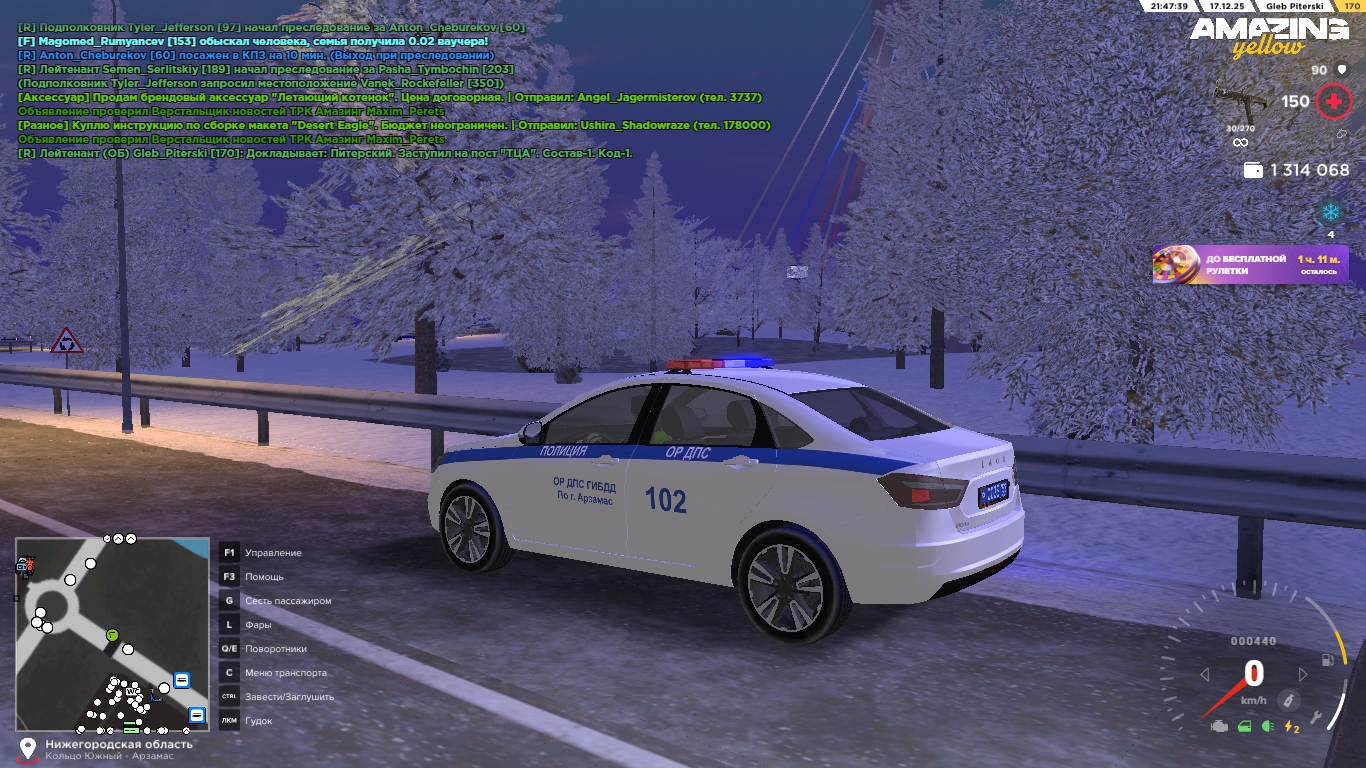Image resolution: width=1366 pixels, height=768 pixels.
Task: Click the yellow lightning bolt indicator
Action: click(1292, 727)
